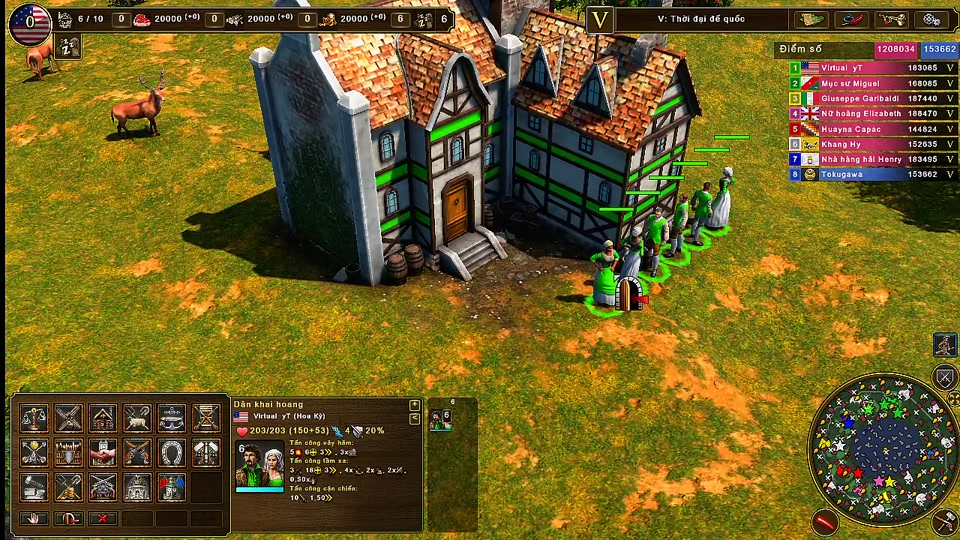Build the house icon in command panel

pos(102,418)
